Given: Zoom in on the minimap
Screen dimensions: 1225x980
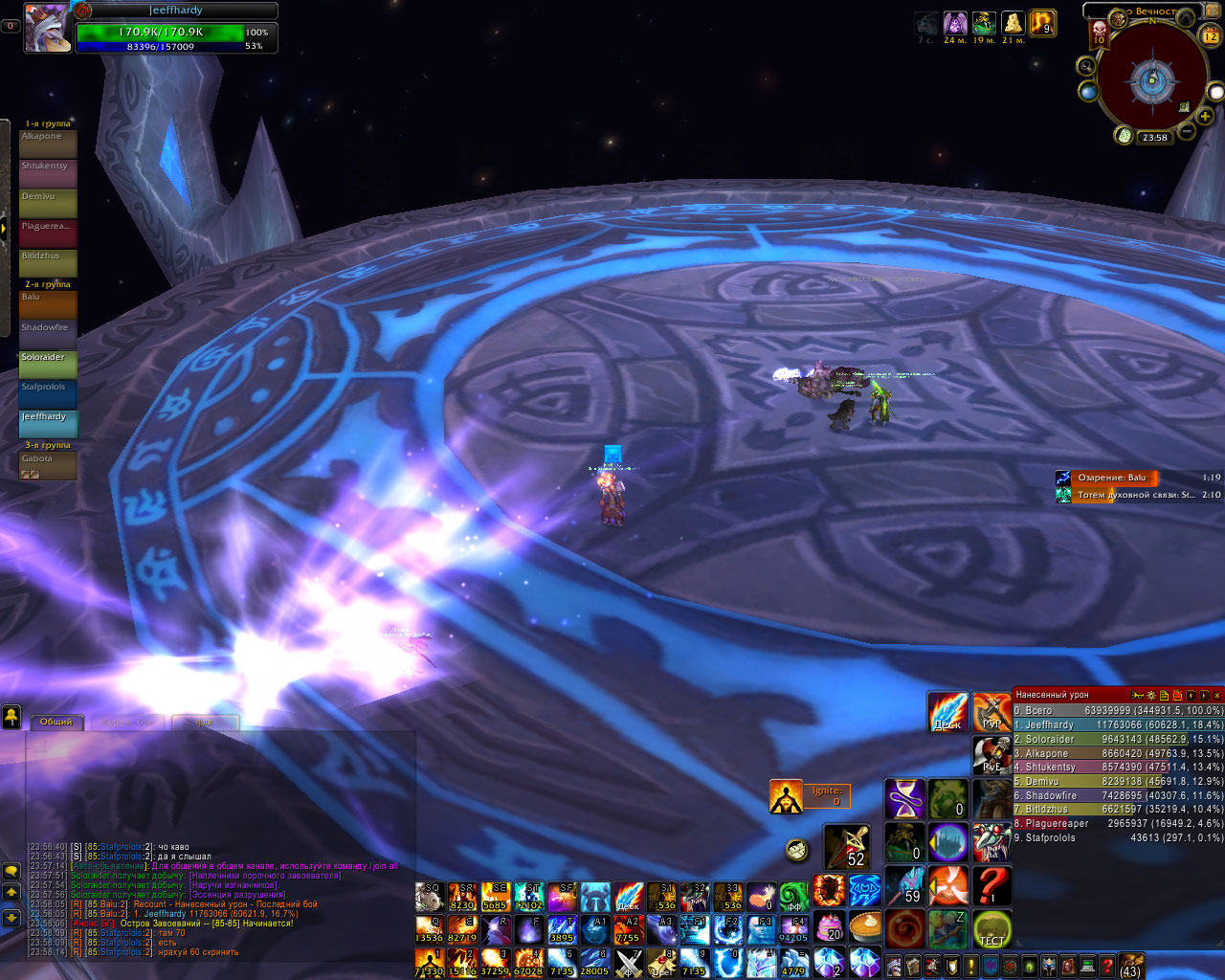Looking at the screenshot, I should pyautogui.click(x=1206, y=116).
